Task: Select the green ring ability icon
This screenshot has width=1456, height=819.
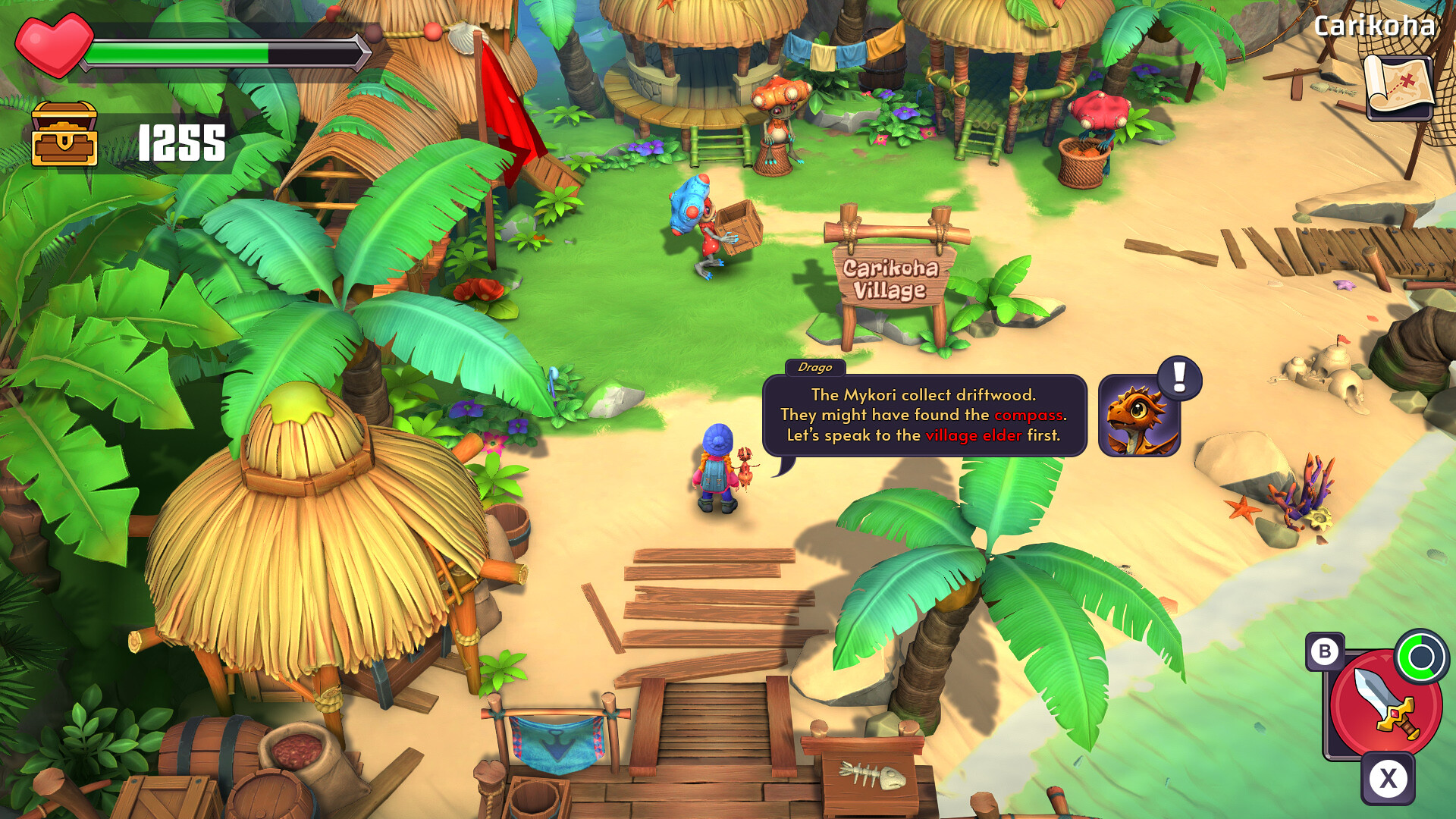Action: [1421, 657]
